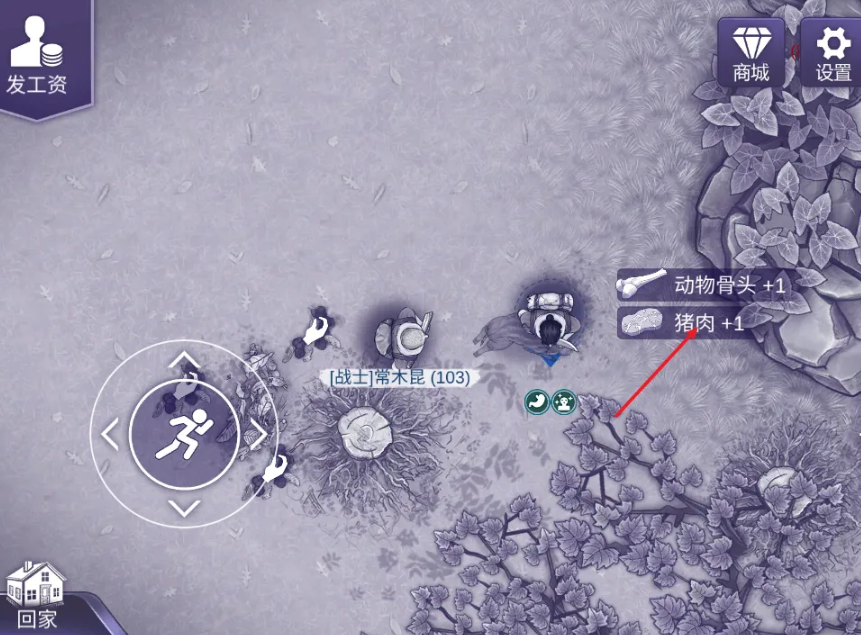Viewport: 861px width, 635px height.
Task: Tap the green figure status icon
Action: click(564, 402)
